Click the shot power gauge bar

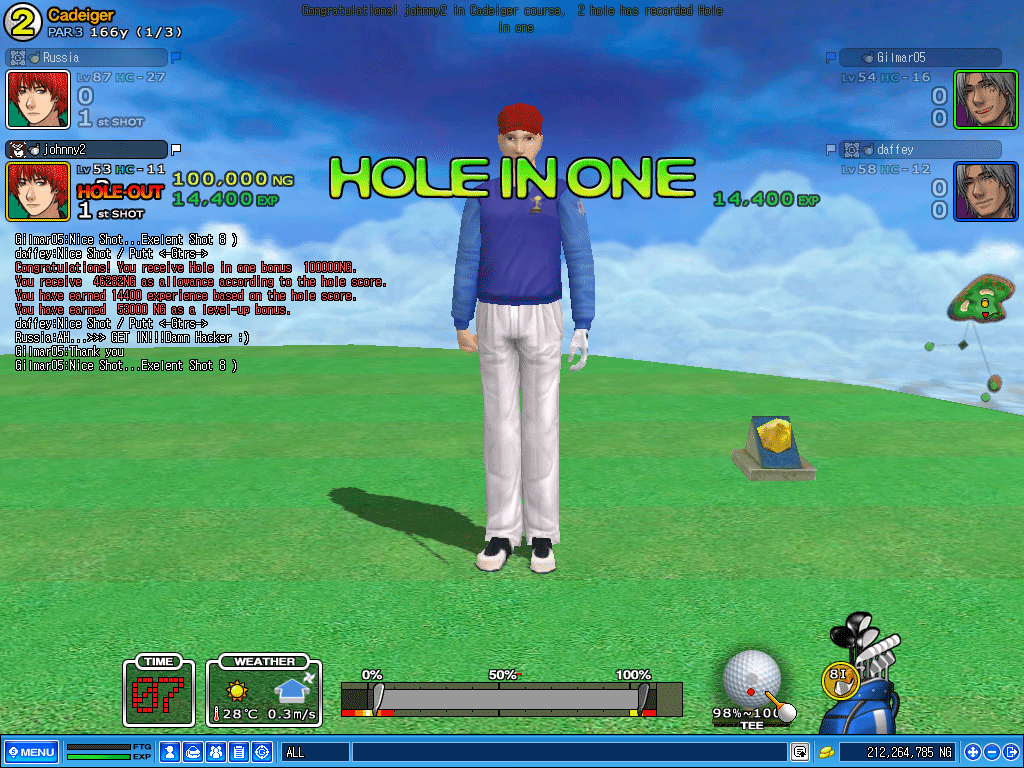[x=510, y=698]
